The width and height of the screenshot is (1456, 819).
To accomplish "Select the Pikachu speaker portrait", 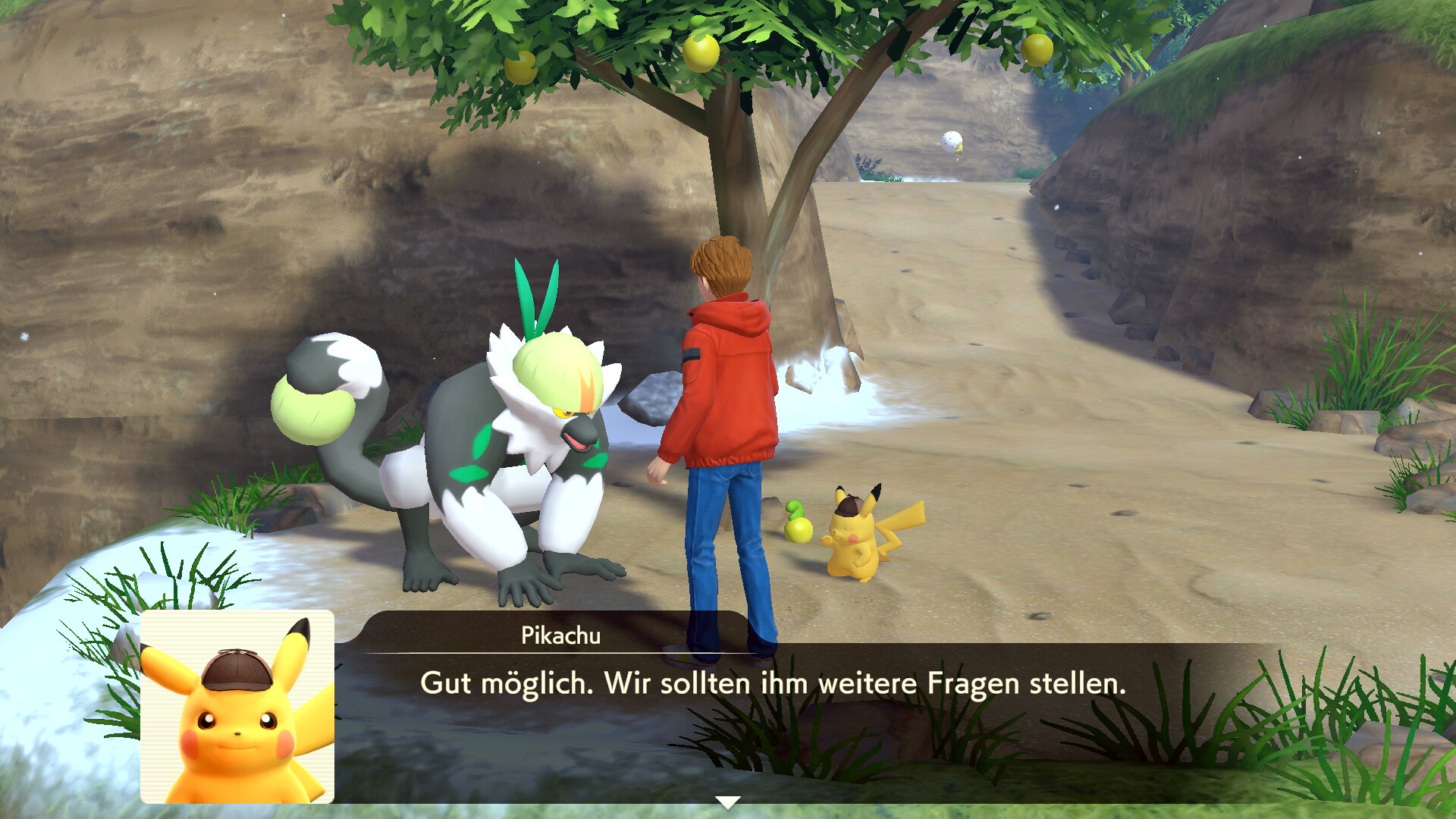I will [237, 707].
